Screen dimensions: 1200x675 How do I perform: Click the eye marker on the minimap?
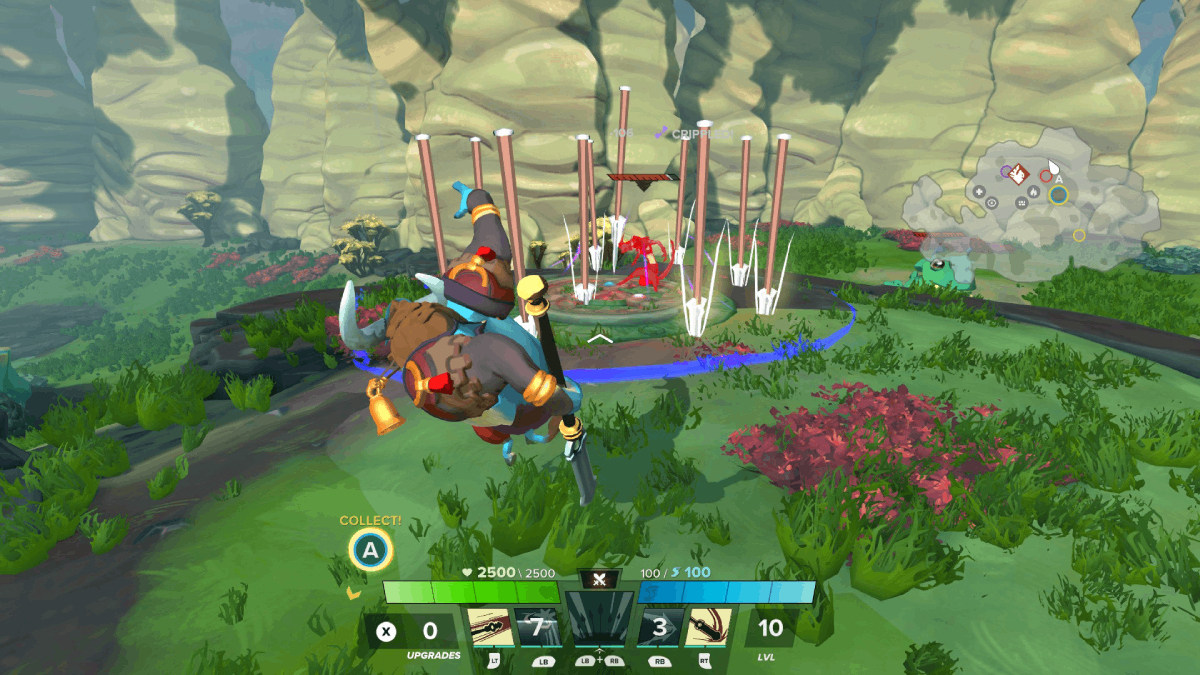991,202
